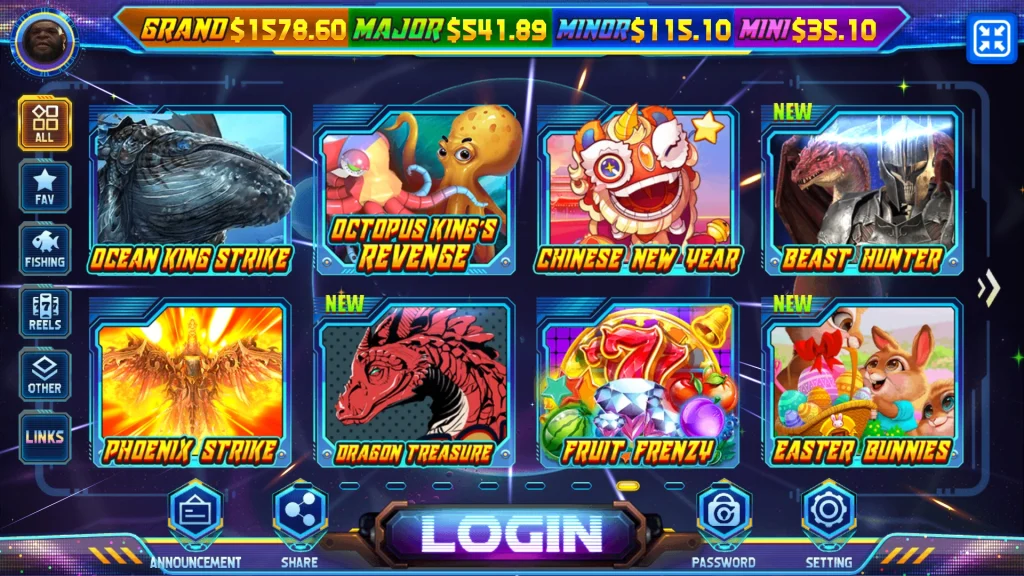Image resolution: width=1024 pixels, height=576 pixels.
Task: Select the OTHER games category
Action: point(45,375)
